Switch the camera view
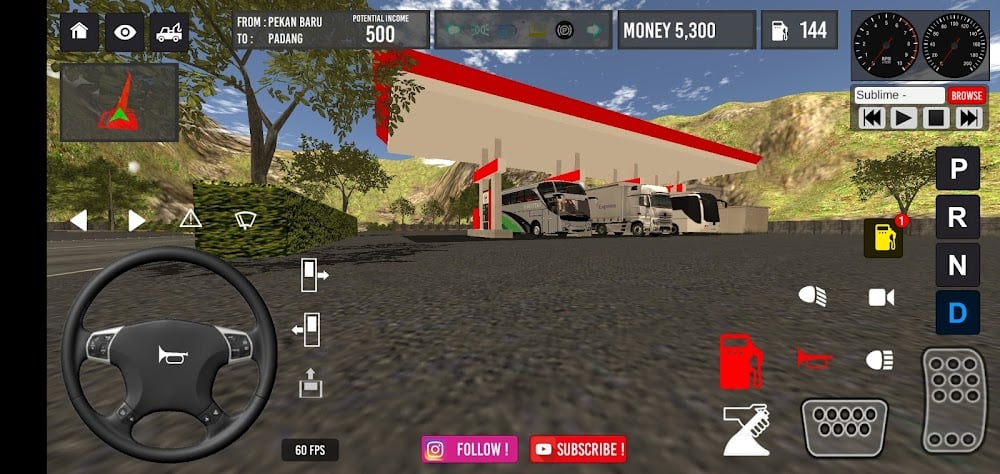The height and width of the screenshot is (474, 1000). 881,297
